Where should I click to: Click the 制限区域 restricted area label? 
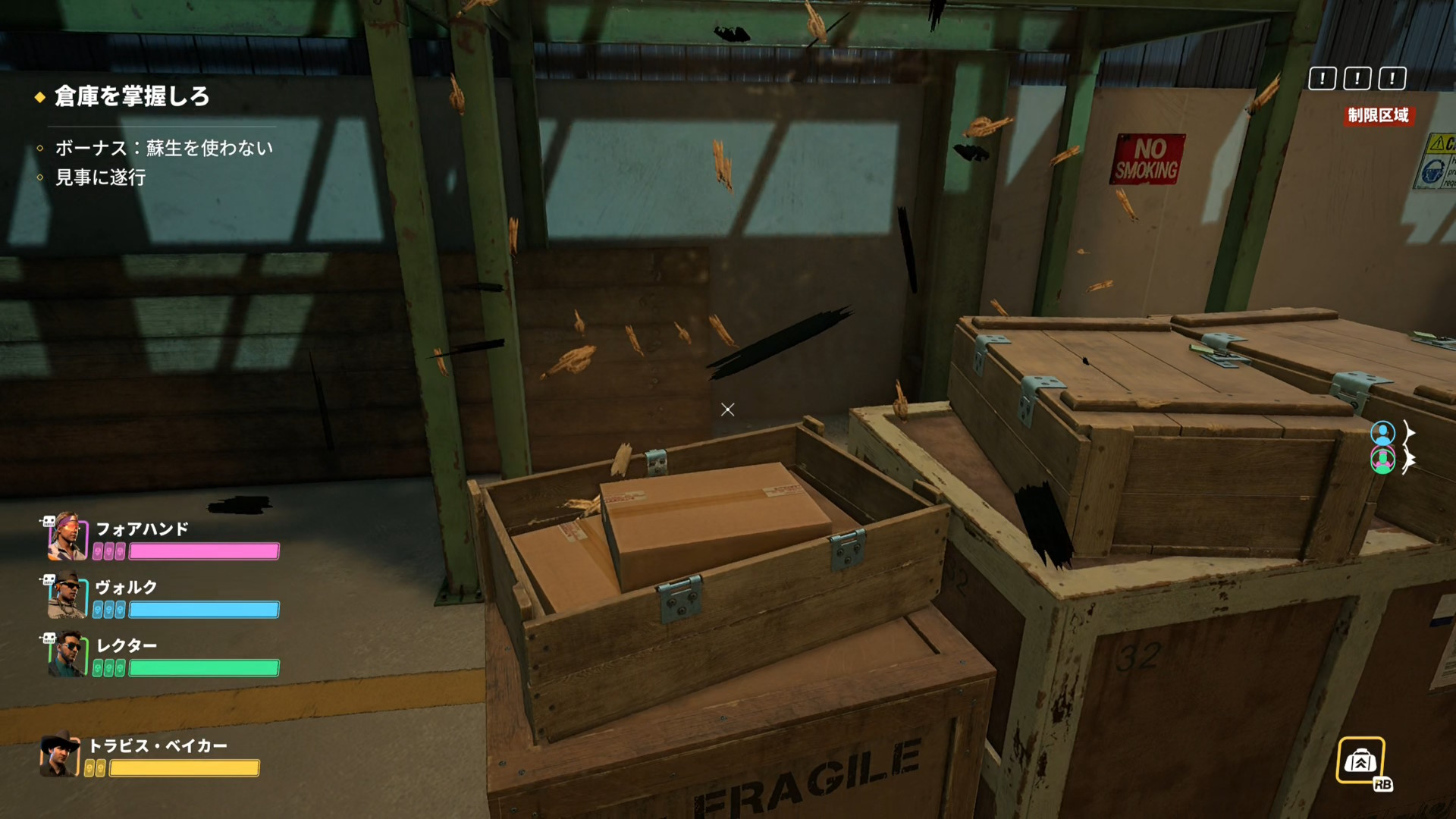coord(1378,115)
